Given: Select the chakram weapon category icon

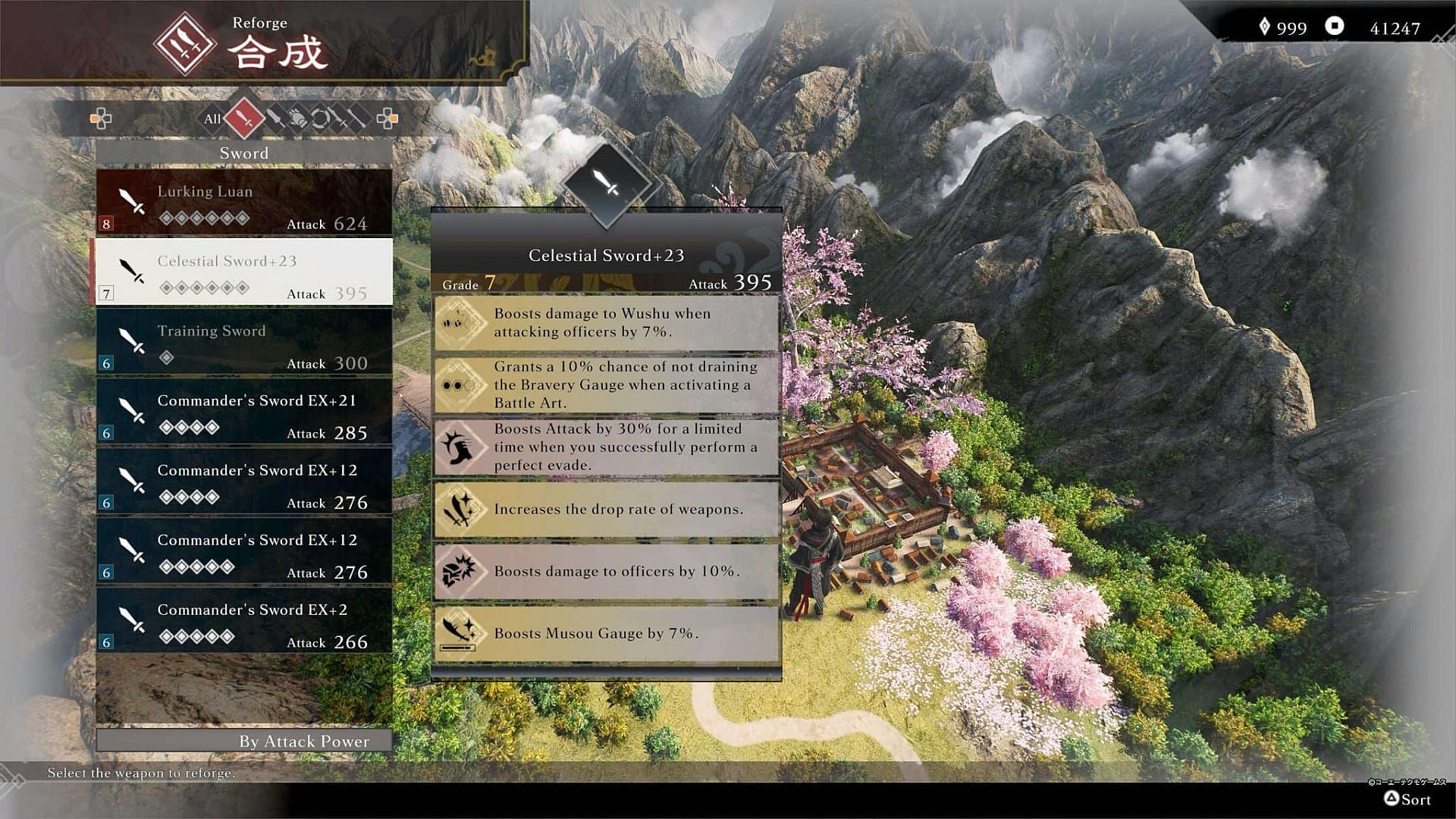Looking at the screenshot, I should pos(320,120).
